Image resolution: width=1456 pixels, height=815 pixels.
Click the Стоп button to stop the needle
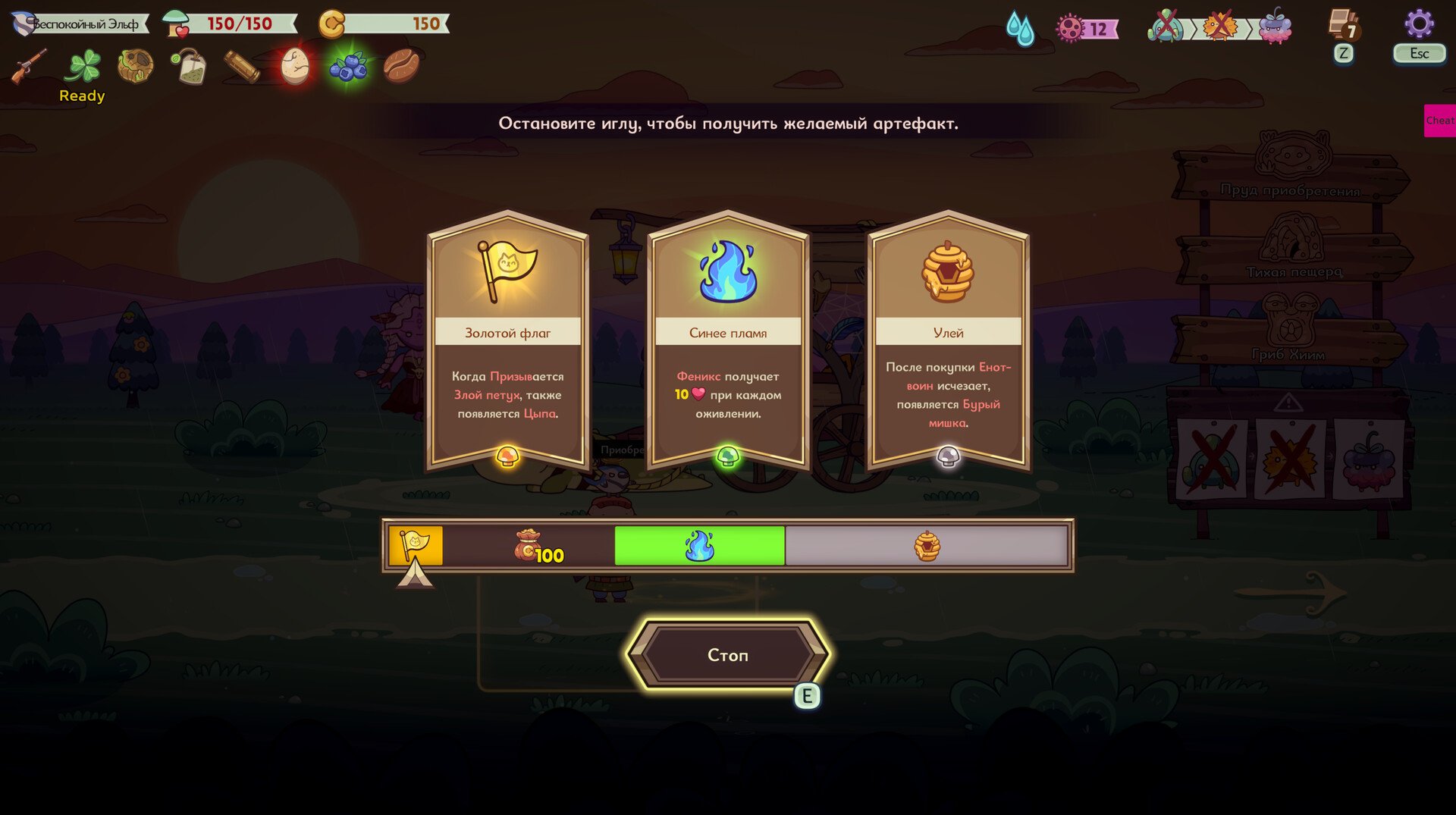727,654
